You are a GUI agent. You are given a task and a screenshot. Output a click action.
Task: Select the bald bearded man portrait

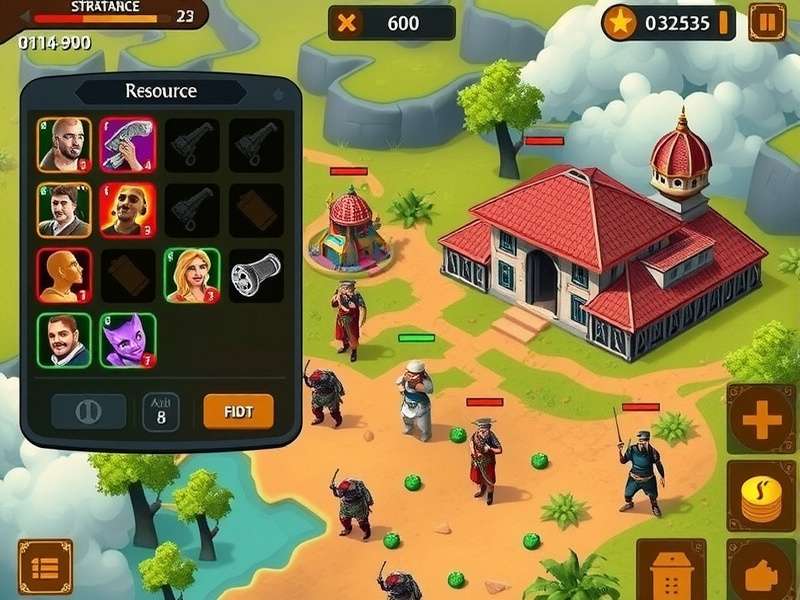click(64, 145)
